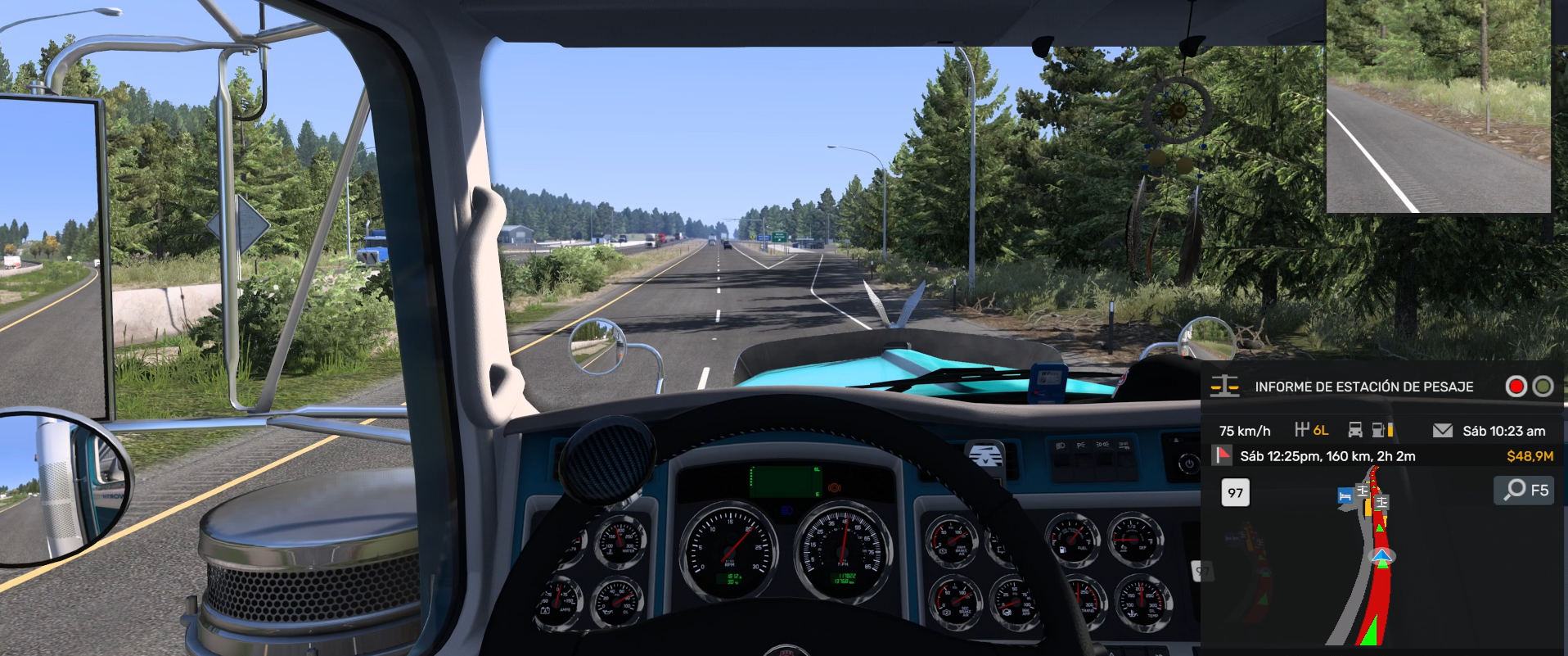
Task: Click the gear shifter indicator icon
Action: 1302,430
